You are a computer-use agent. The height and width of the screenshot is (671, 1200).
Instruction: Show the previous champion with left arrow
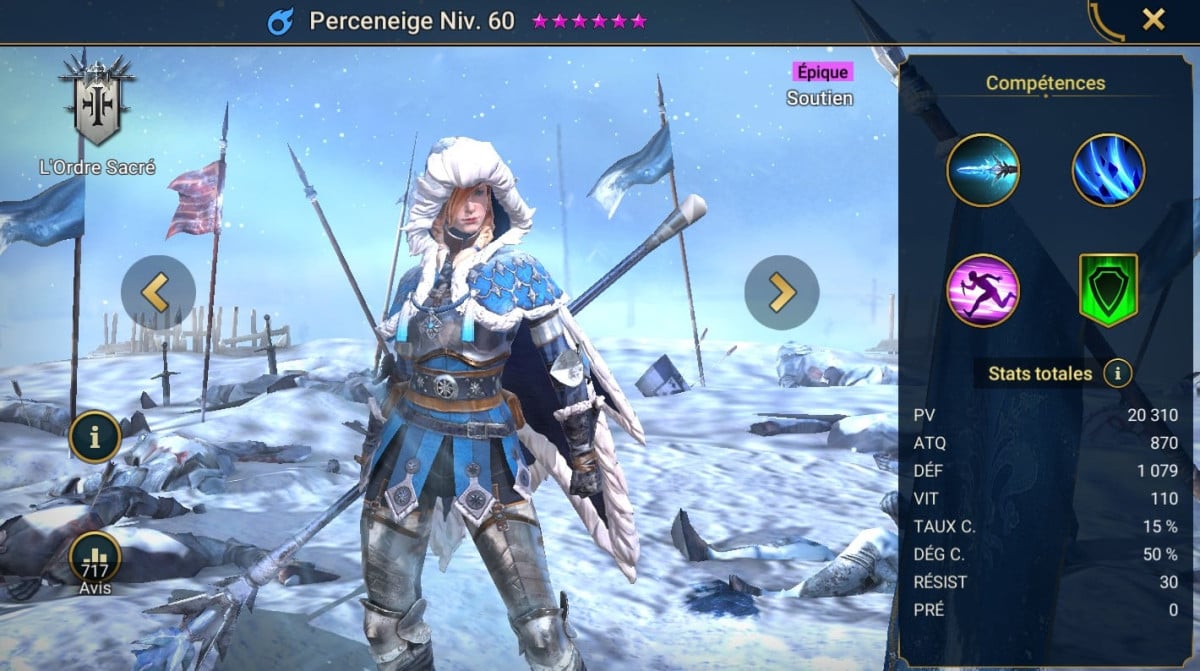[158, 291]
